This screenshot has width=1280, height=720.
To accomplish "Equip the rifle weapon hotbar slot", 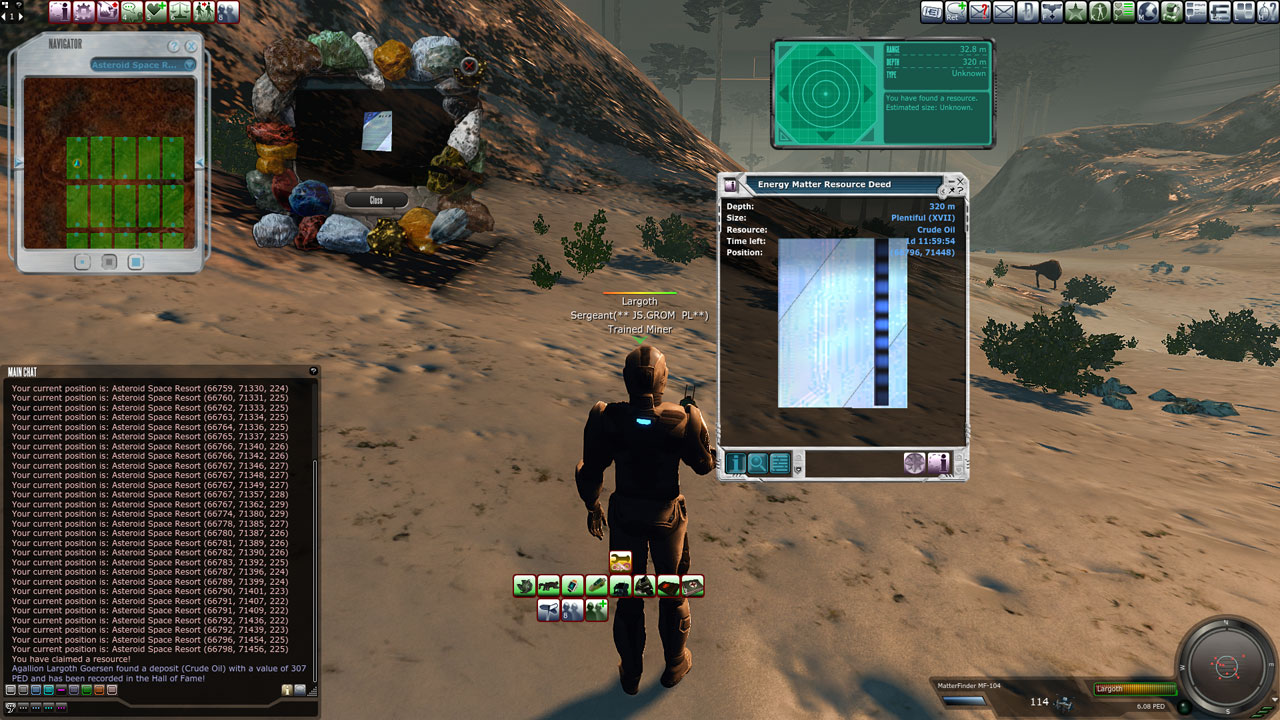I will click(x=548, y=586).
